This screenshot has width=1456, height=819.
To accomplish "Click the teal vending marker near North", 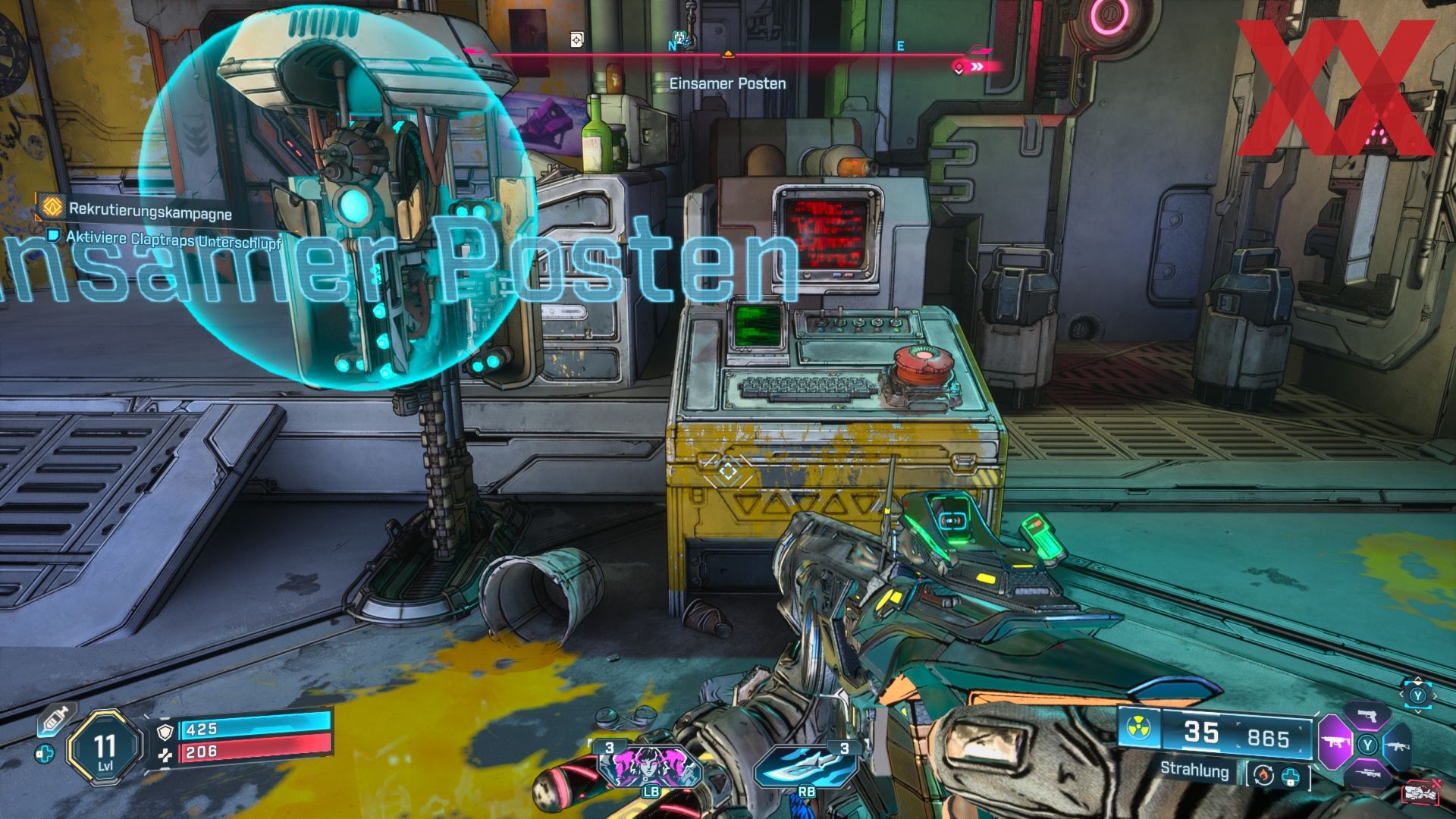I will click(x=682, y=41).
